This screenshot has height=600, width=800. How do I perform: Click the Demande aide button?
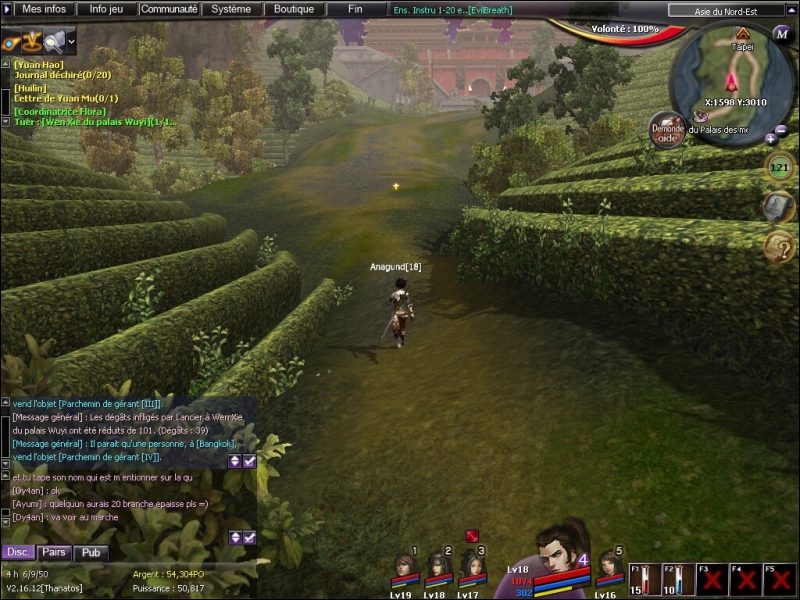pos(667,129)
